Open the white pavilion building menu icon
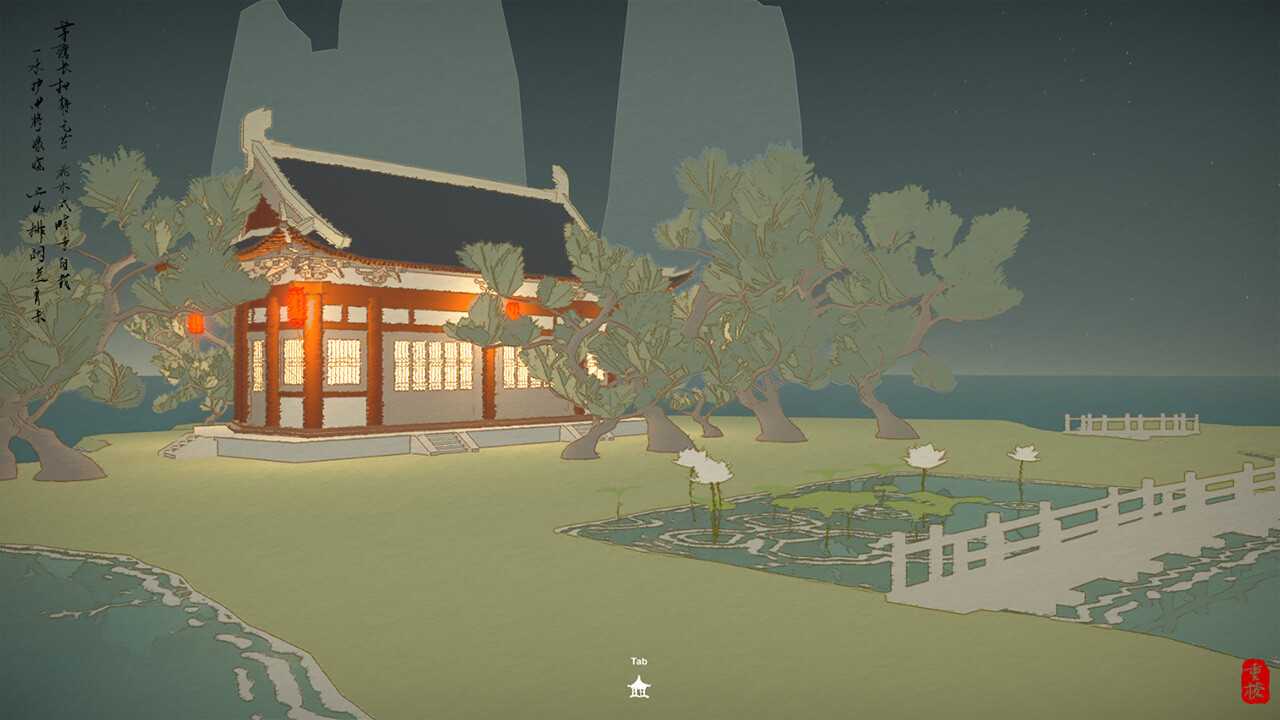This screenshot has height=720, width=1280. click(638, 686)
